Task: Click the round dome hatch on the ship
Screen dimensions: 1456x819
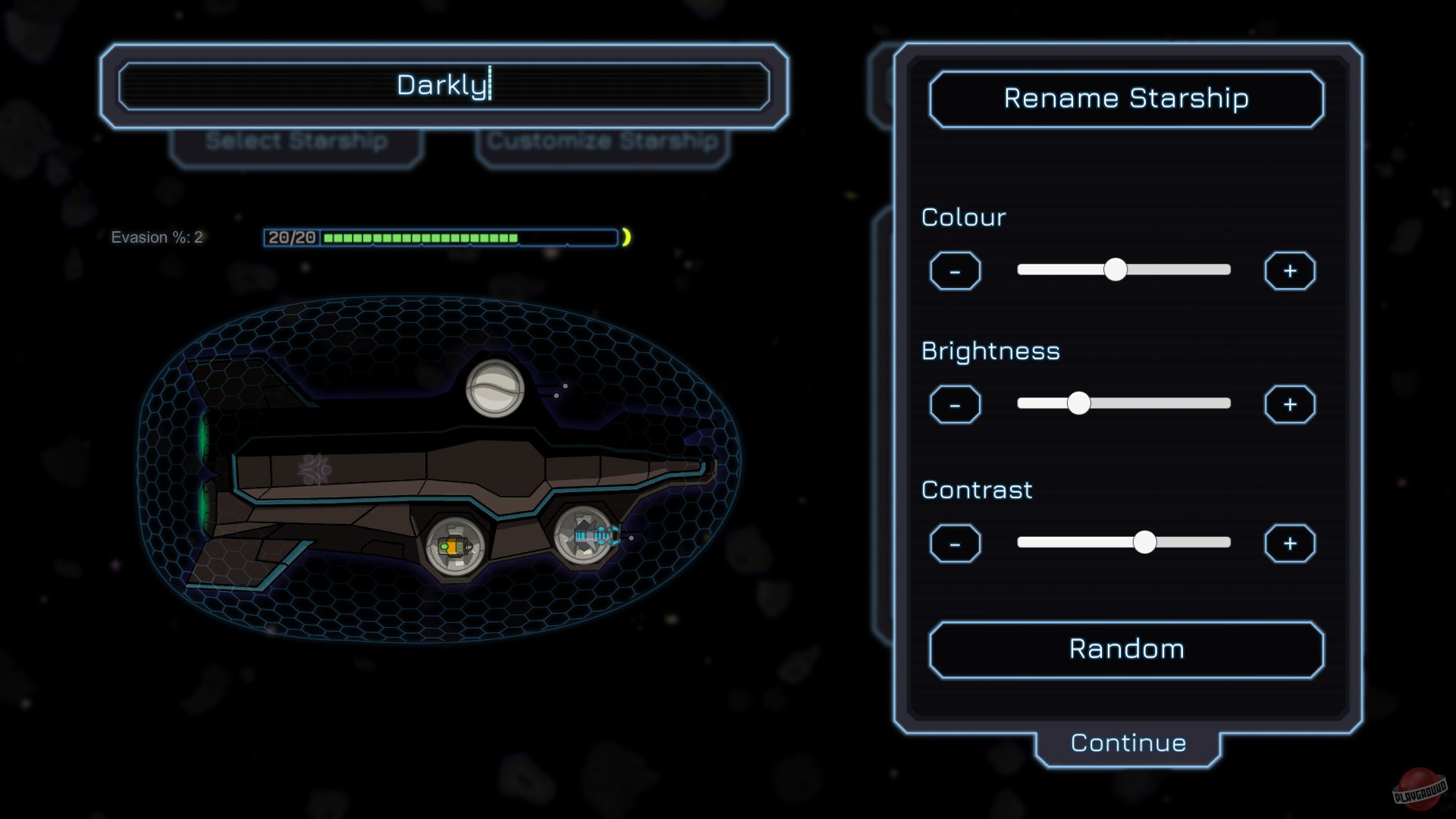Action: tap(497, 388)
